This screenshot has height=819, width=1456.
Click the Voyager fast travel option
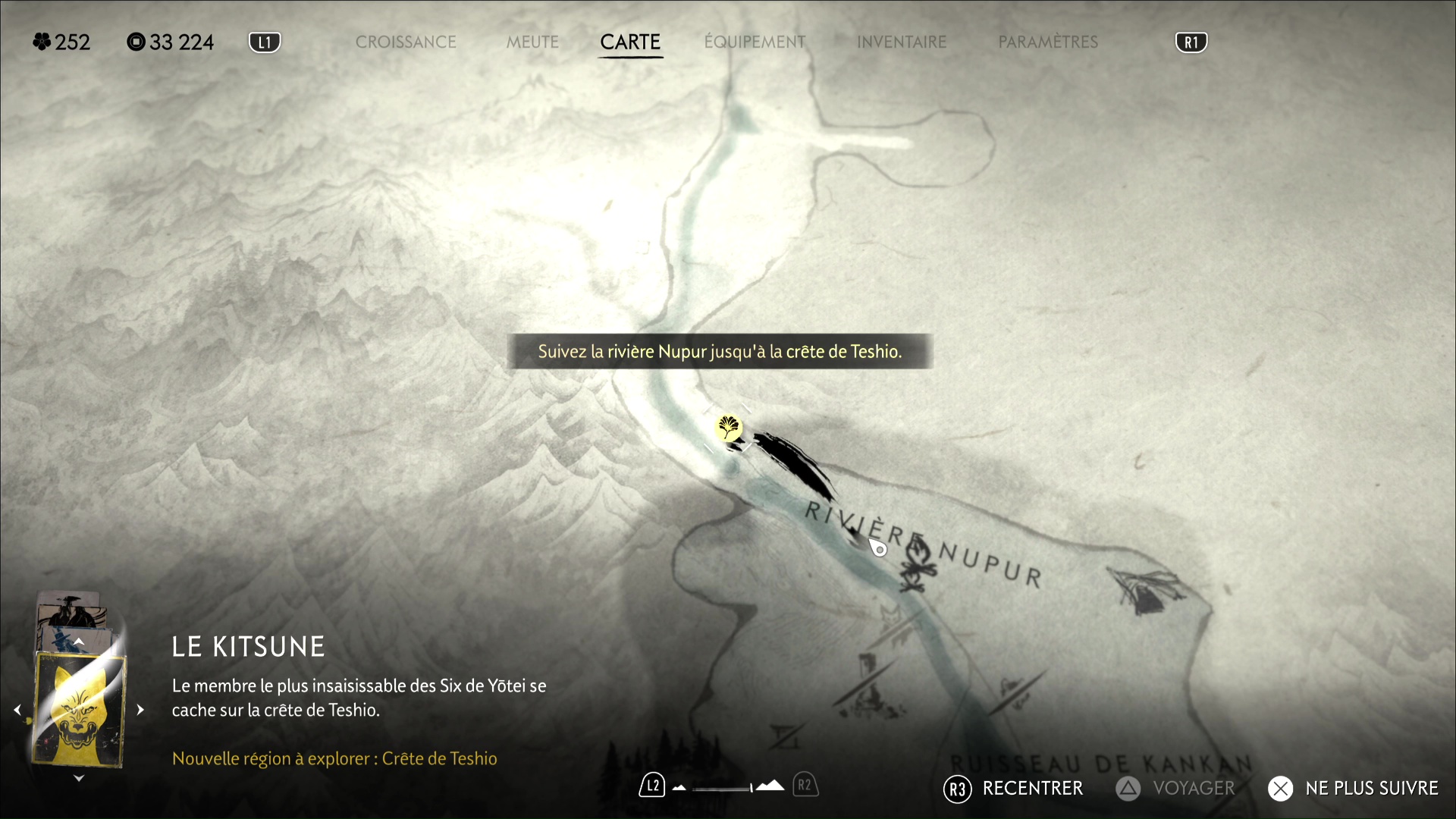1175,789
